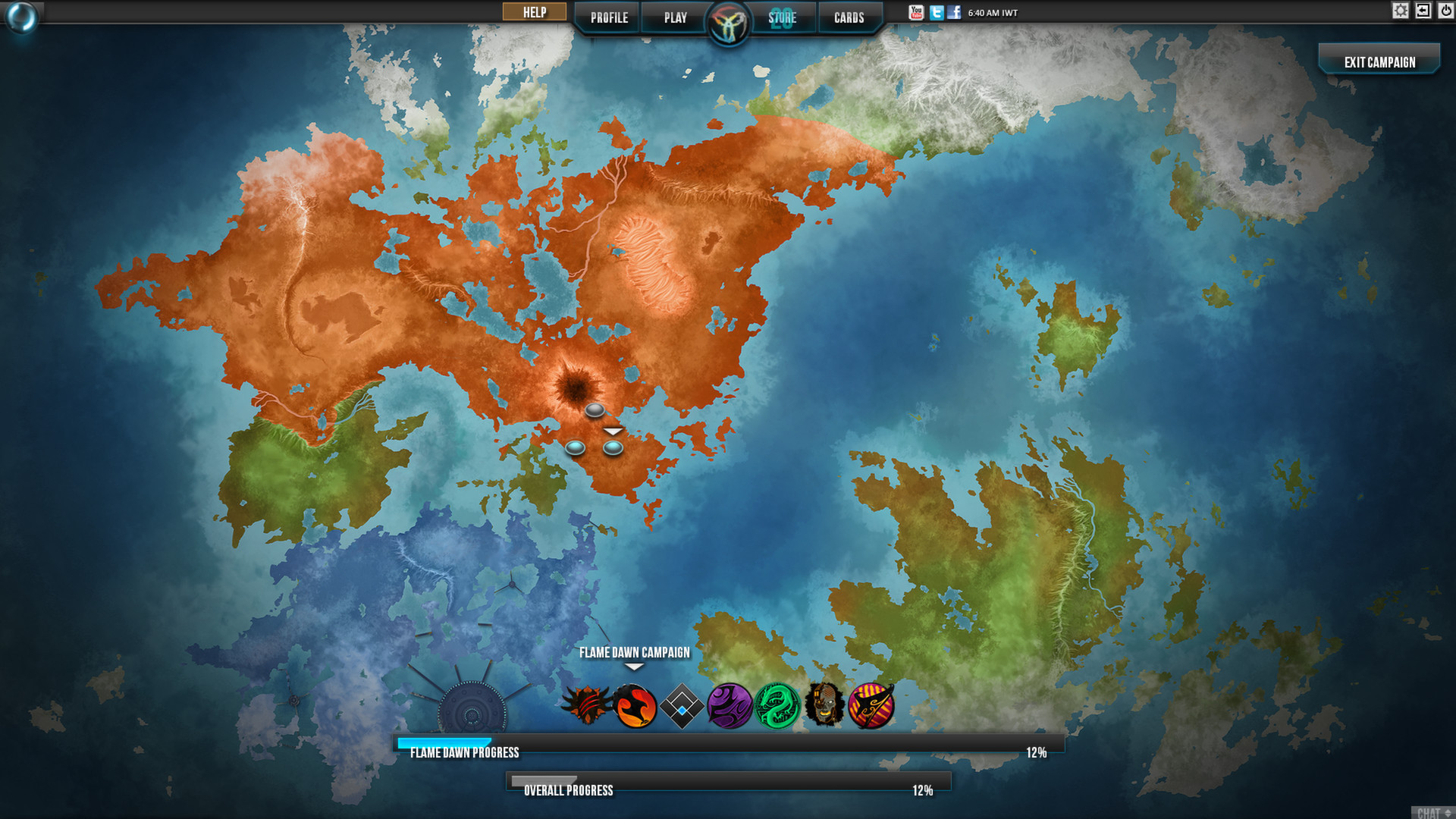Viewport: 1456px width, 819px height.
Task: Open the Cards tab
Action: pos(849,17)
